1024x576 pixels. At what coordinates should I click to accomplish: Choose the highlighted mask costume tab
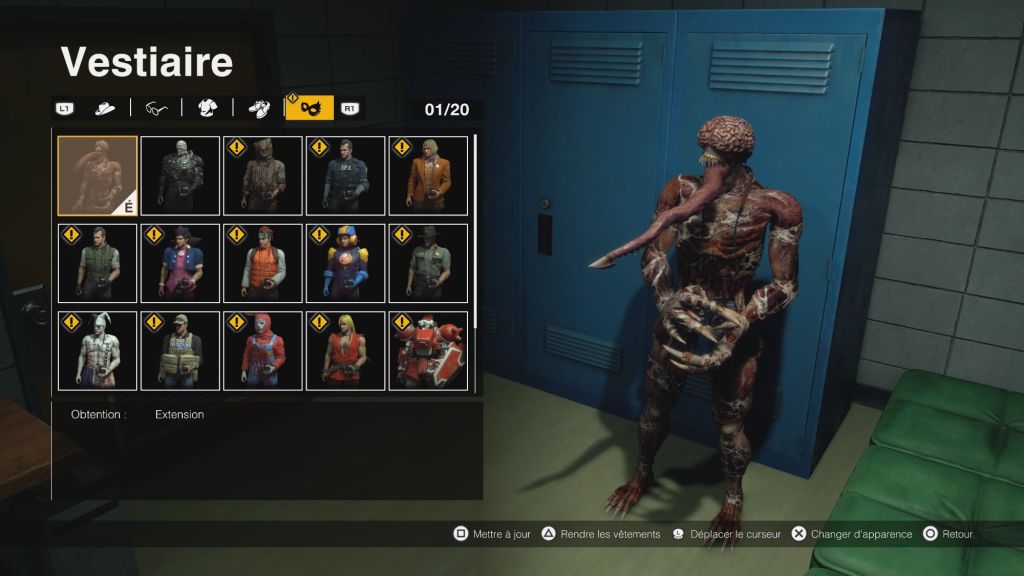coord(310,108)
